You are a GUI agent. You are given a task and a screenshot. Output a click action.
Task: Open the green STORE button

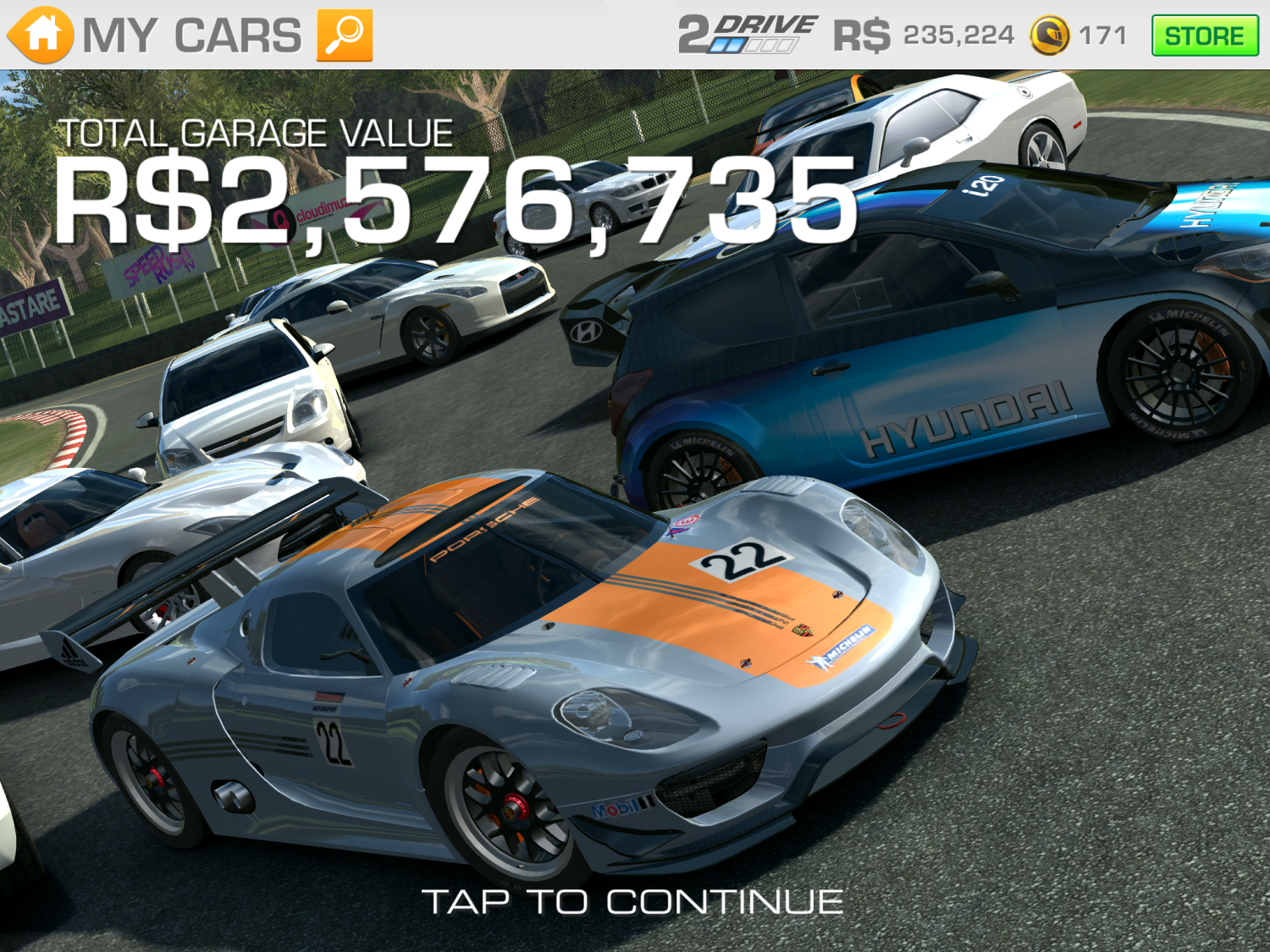[1204, 36]
